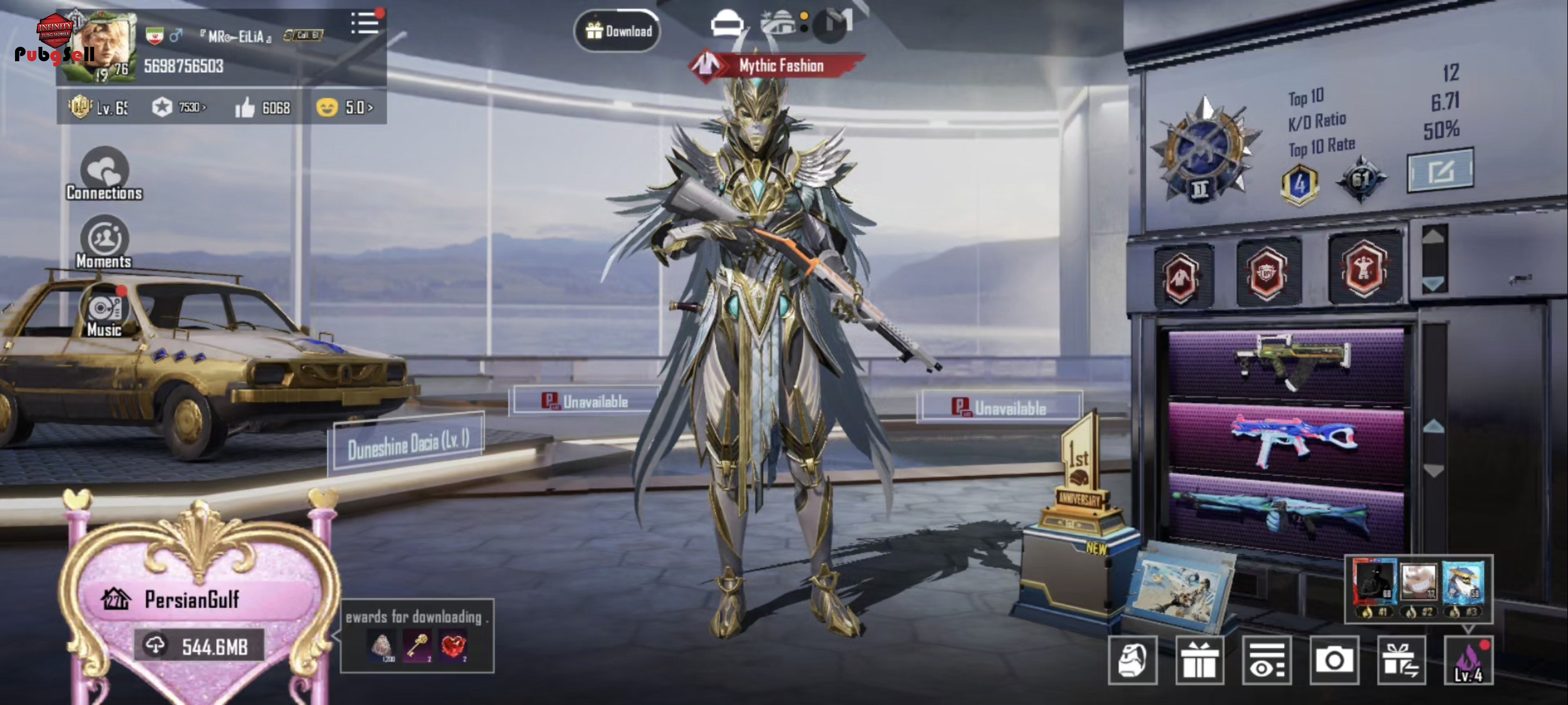This screenshot has width=1568, height=705.
Task: Select the red outfit achievement badge
Action: point(1181,277)
